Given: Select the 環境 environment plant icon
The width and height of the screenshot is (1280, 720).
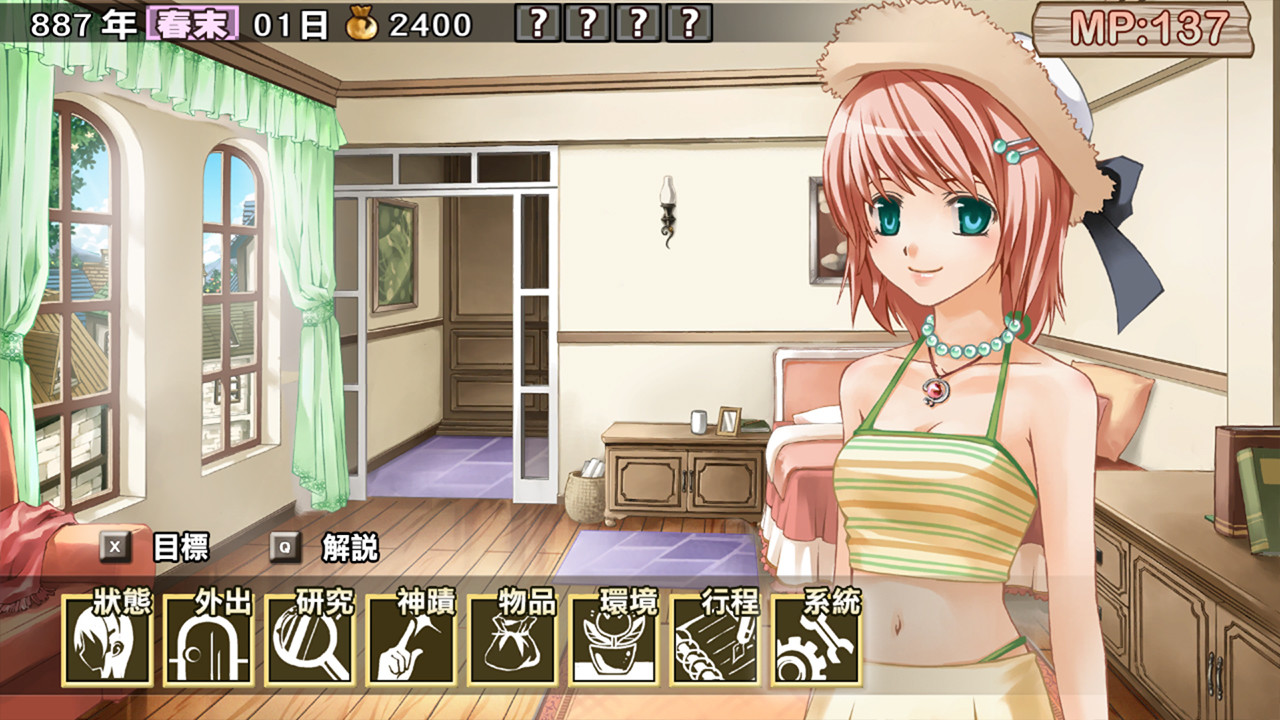Looking at the screenshot, I should 615,640.
